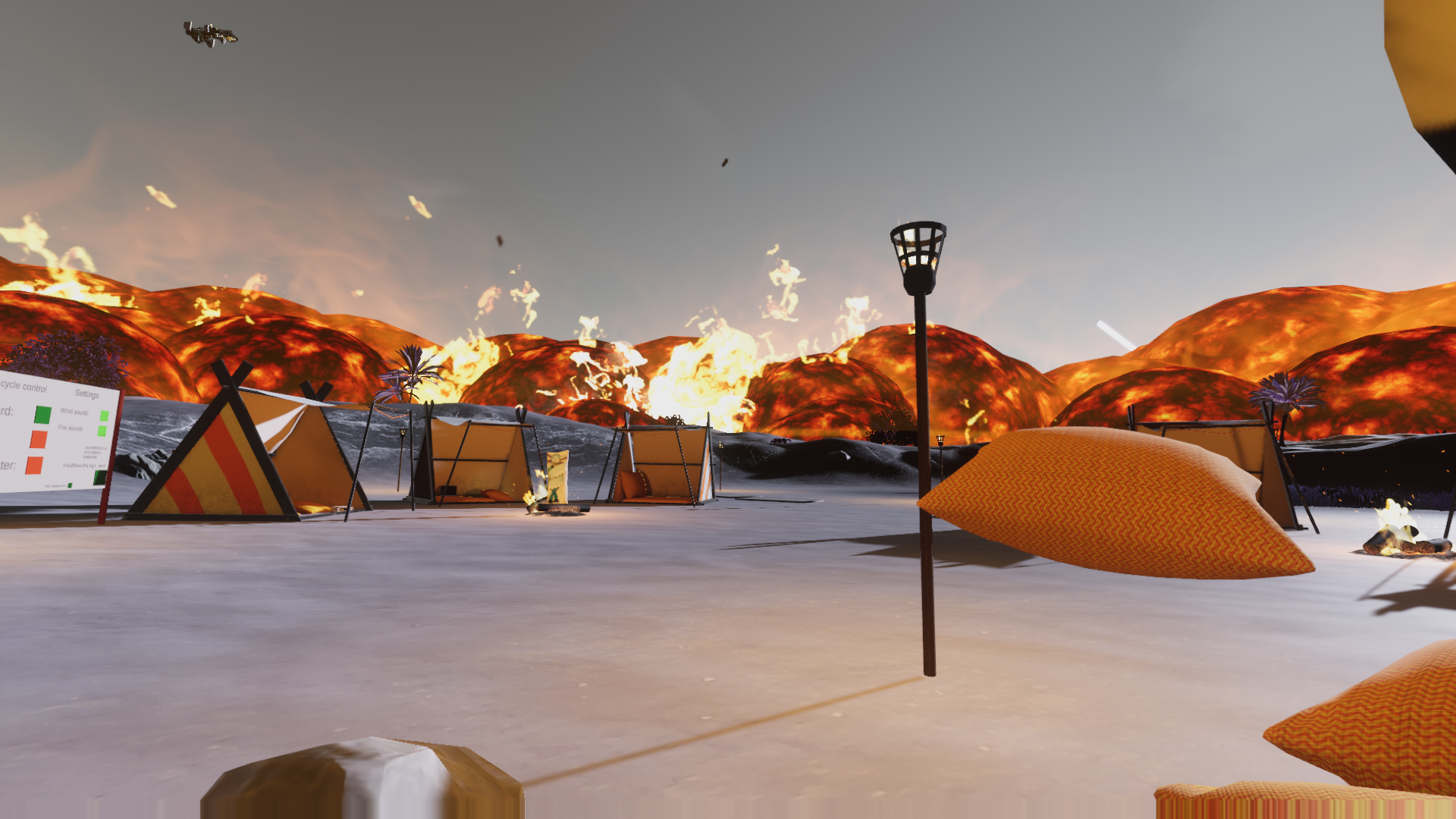Toggle the Fire sound setting

(x=102, y=431)
